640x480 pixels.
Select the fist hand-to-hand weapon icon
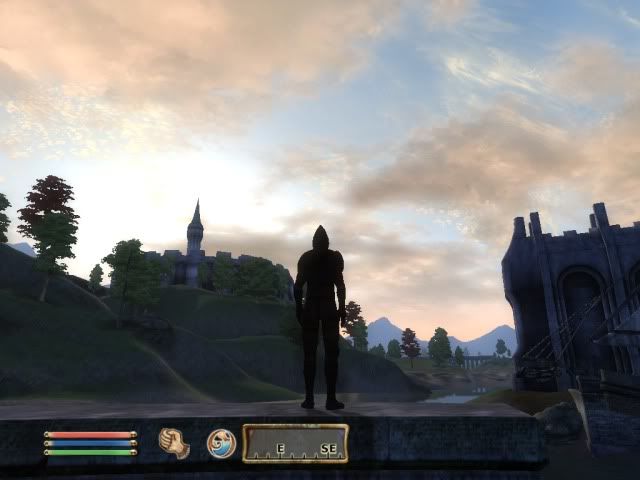pyautogui.click(x=174, y=443)
